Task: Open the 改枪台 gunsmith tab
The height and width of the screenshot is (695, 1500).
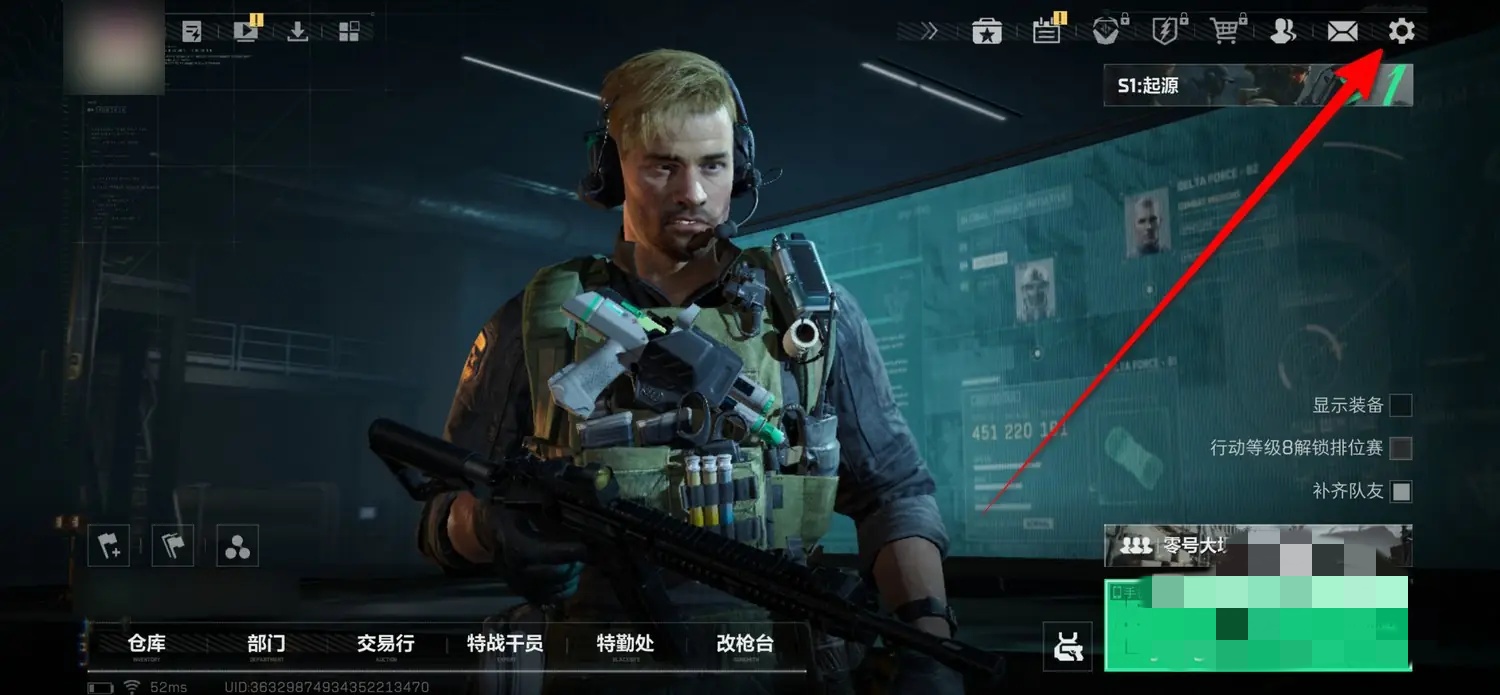Action: [x=745, y=644]
